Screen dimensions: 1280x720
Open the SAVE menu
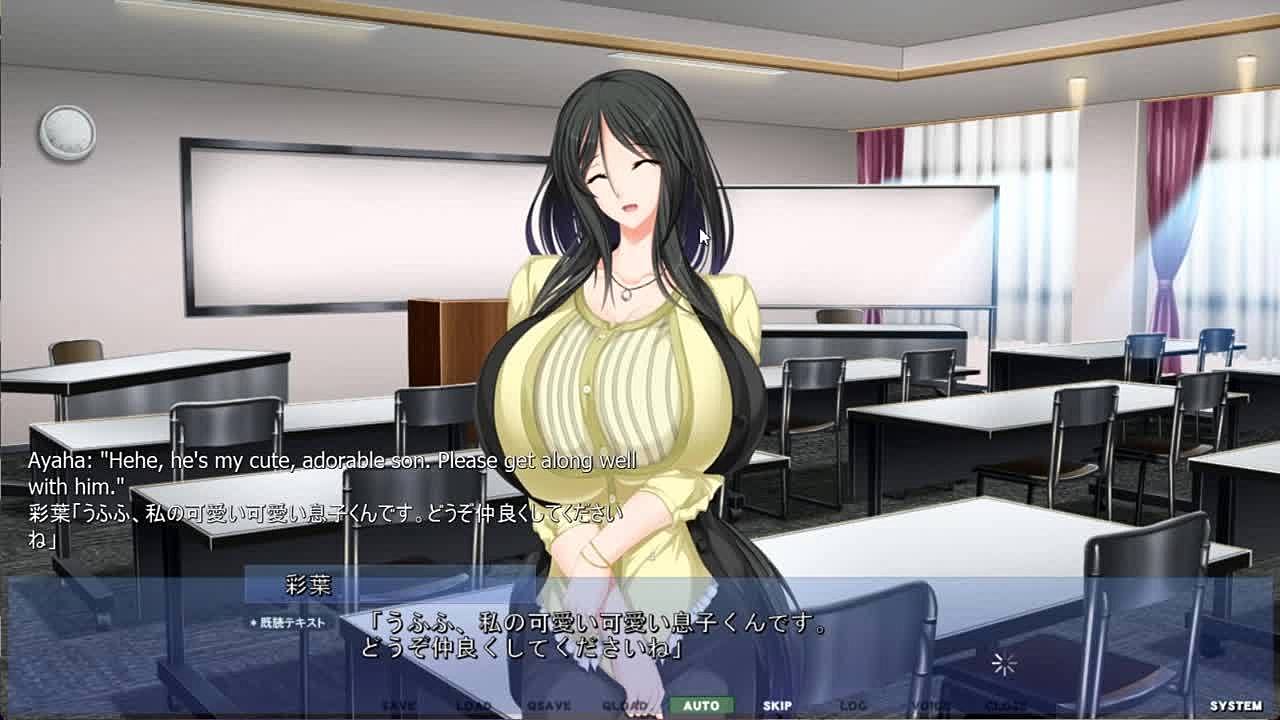(398, 705)
